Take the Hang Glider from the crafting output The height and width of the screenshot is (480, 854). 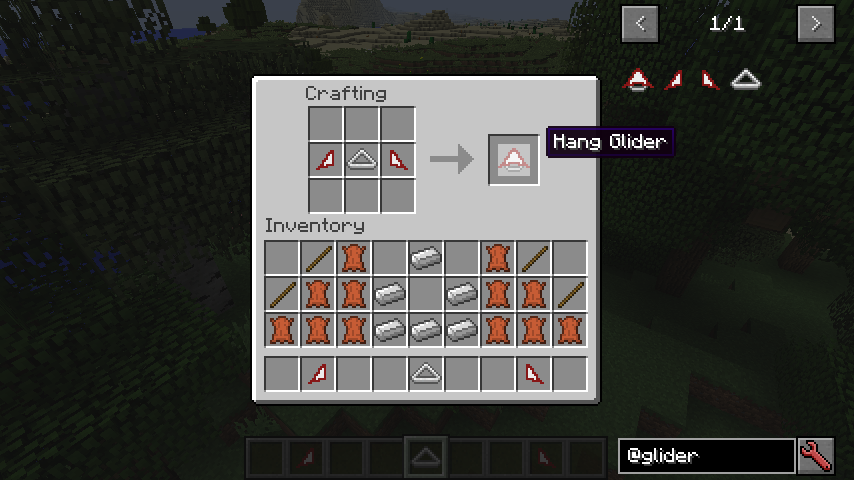click(x=514, y=159)
